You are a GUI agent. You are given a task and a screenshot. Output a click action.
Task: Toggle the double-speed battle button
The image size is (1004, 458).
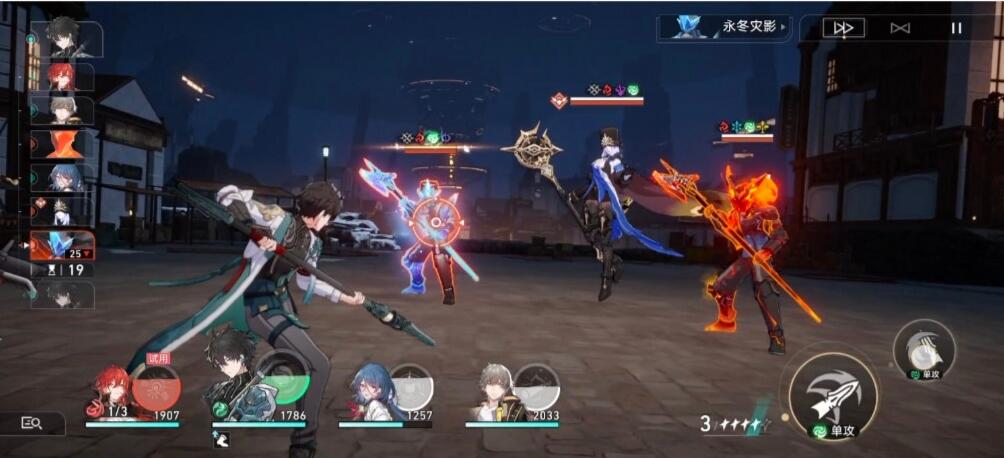843,28
